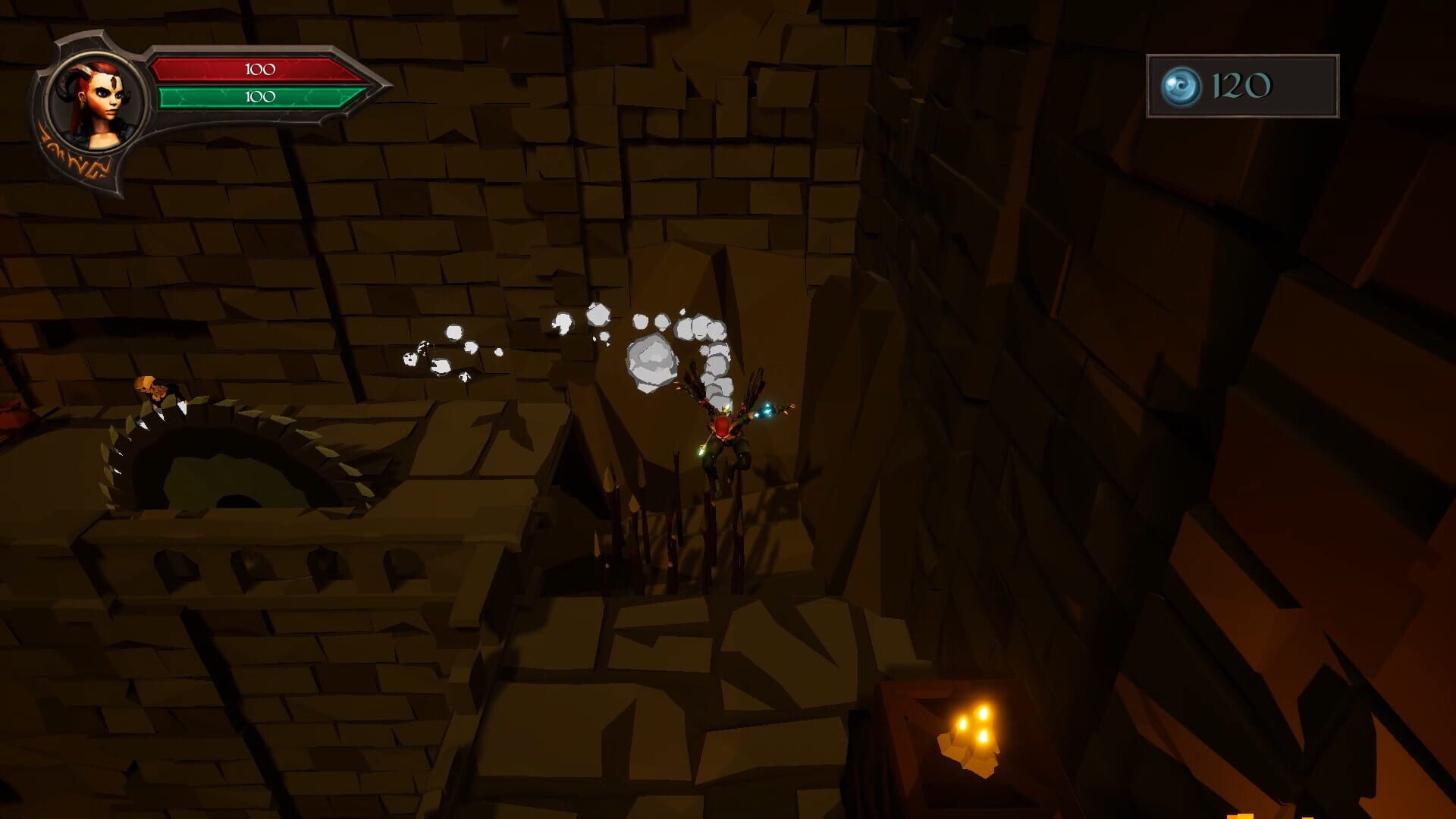Viewport: 1456px width, 819px height.
Task: Toggle the green stamina bar showing 100
Action: 258,96
